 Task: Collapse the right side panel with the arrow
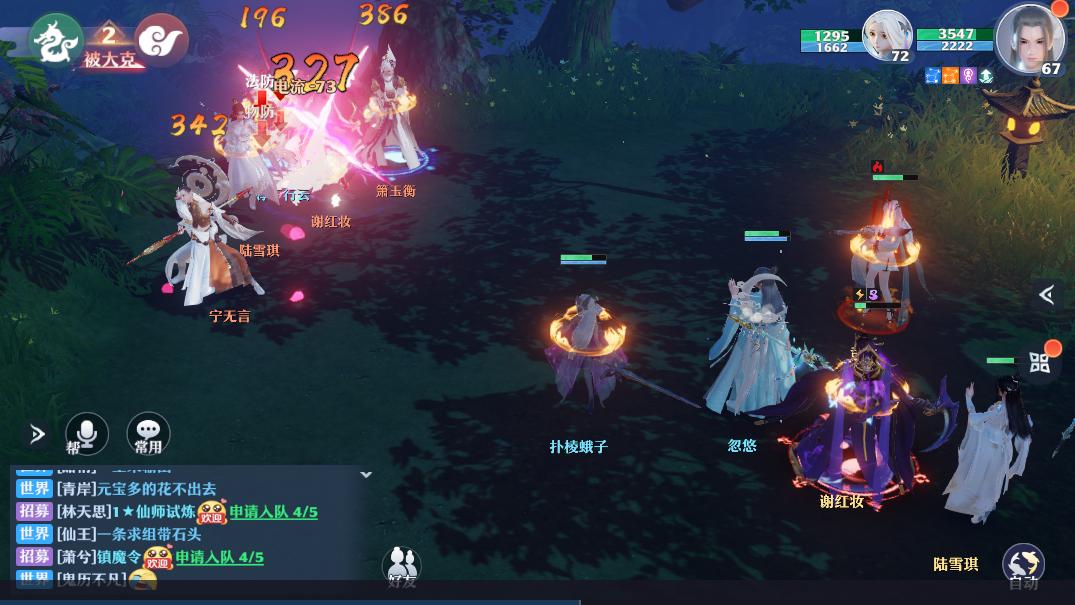(1046, 294)
